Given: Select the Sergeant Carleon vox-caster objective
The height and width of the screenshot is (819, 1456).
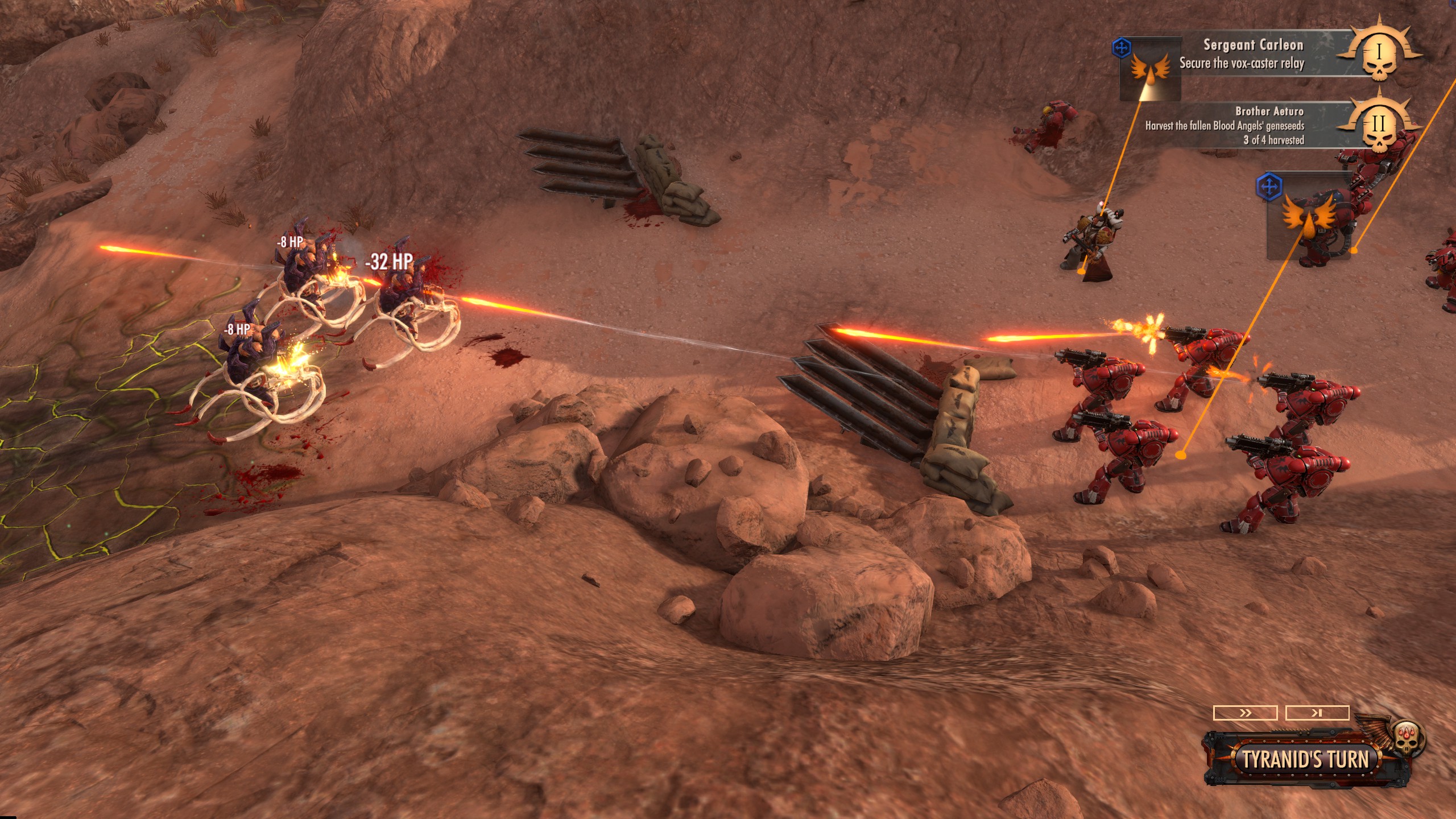Looking at the screenshot, I should point(1242,55).
